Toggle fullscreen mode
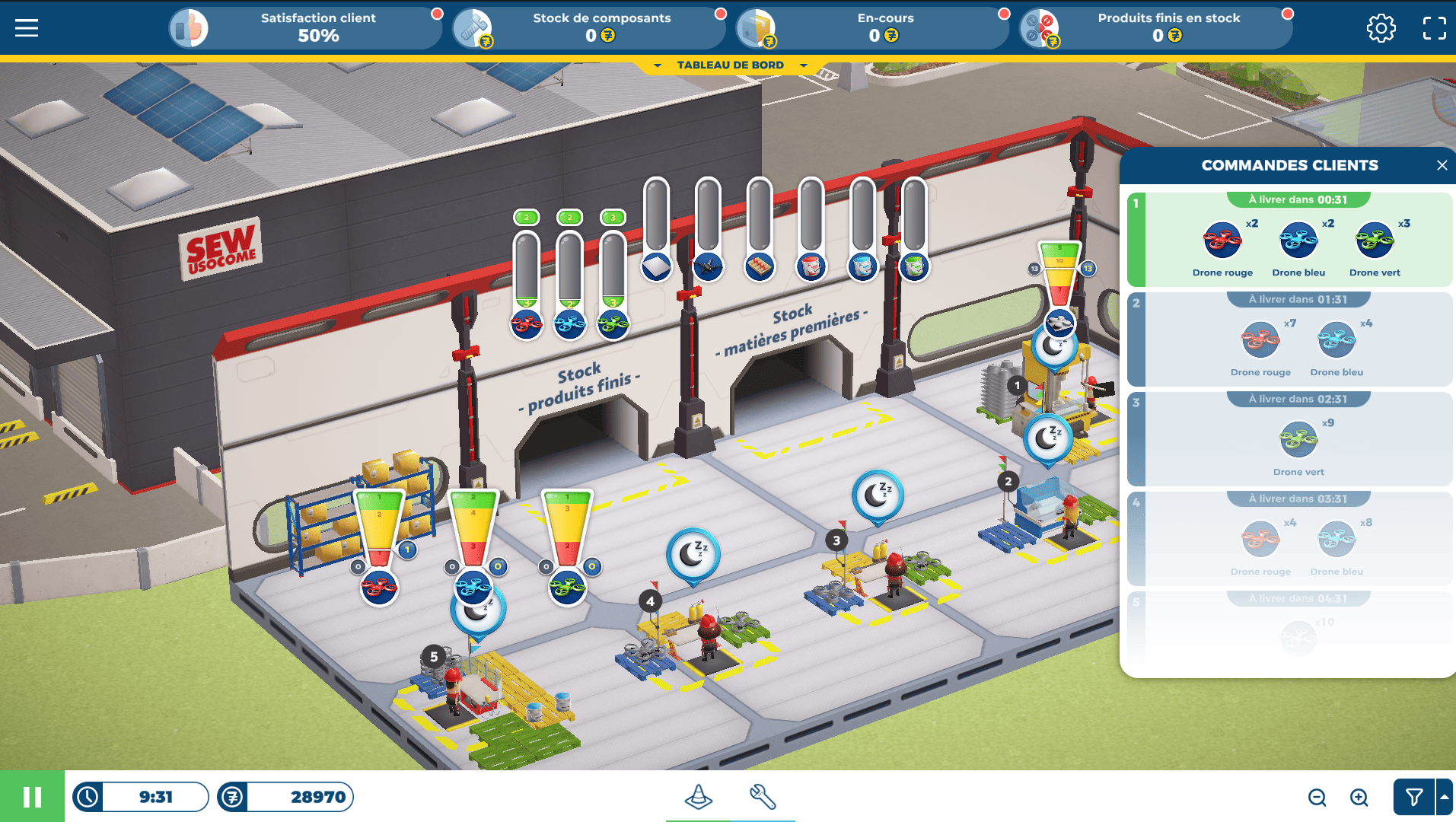This screenshot has width=1456, height=822. (x=1434, y=28)
